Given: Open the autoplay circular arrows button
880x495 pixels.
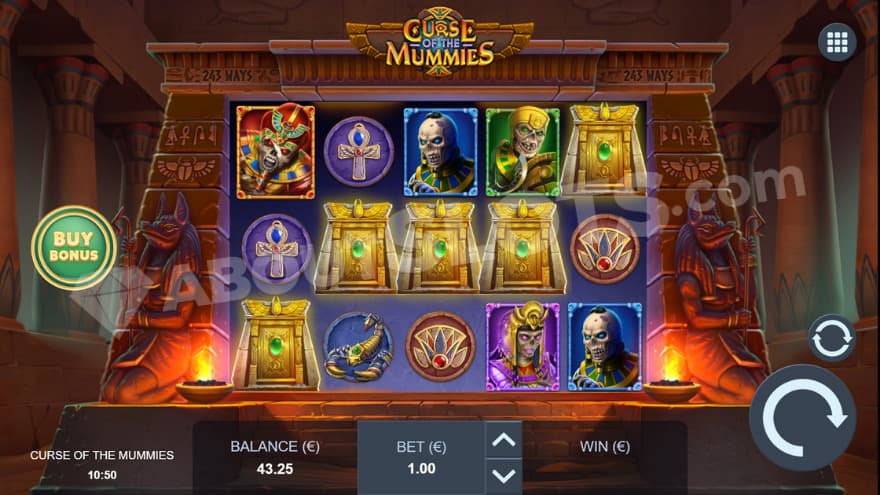Looking at the screenshot, I should (x=831, y=338).
